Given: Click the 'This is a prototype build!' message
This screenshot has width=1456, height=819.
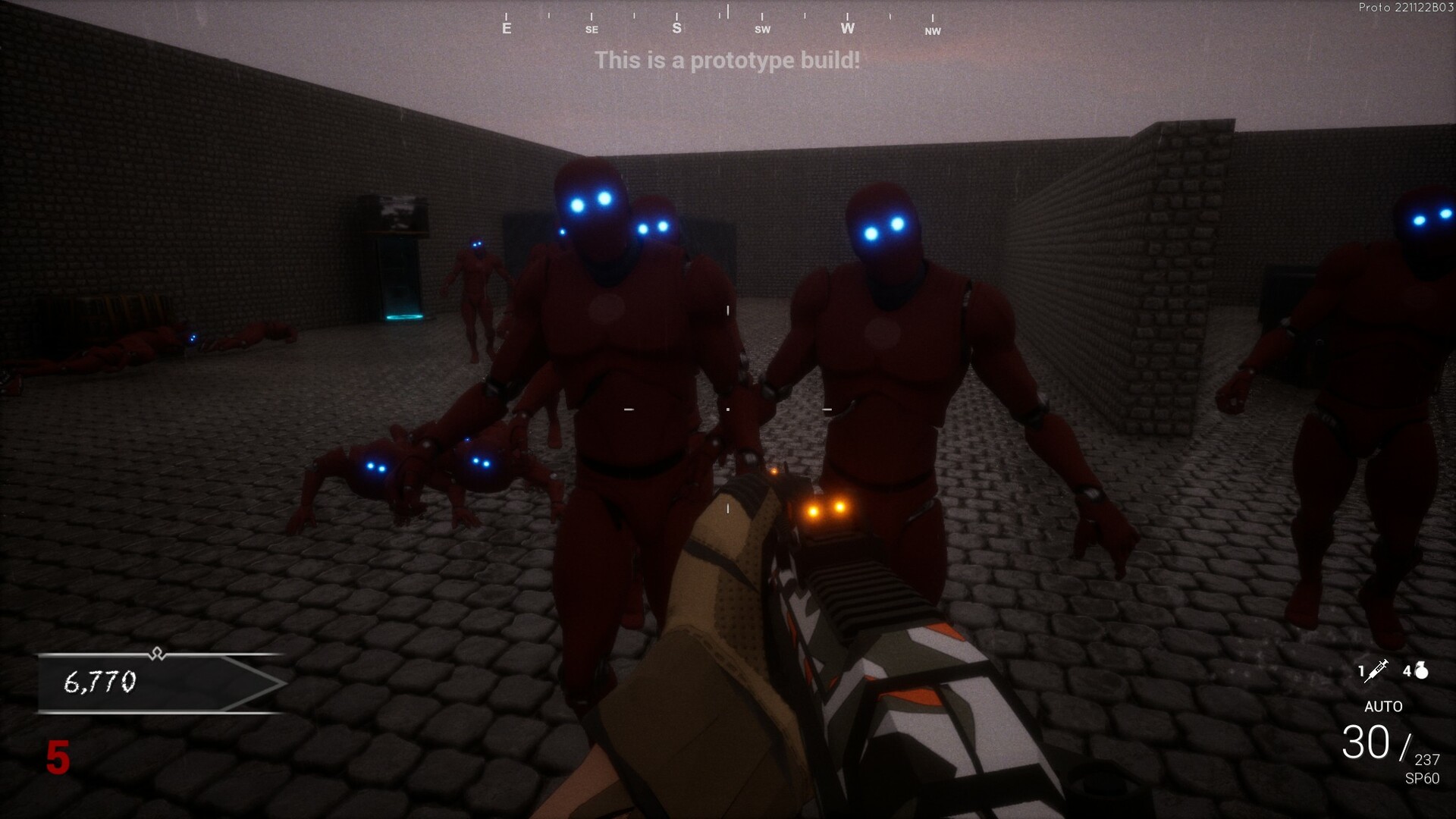Looking at the screenshot, I should pyautogui.click(x=727, y=61).
